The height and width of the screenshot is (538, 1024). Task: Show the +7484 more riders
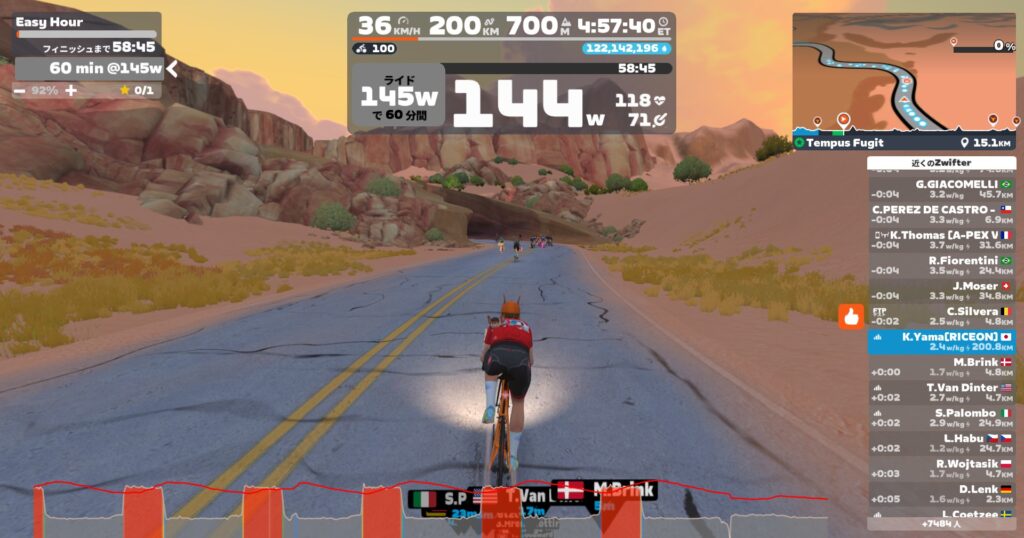pyautogui.click(x=940, y=523)
